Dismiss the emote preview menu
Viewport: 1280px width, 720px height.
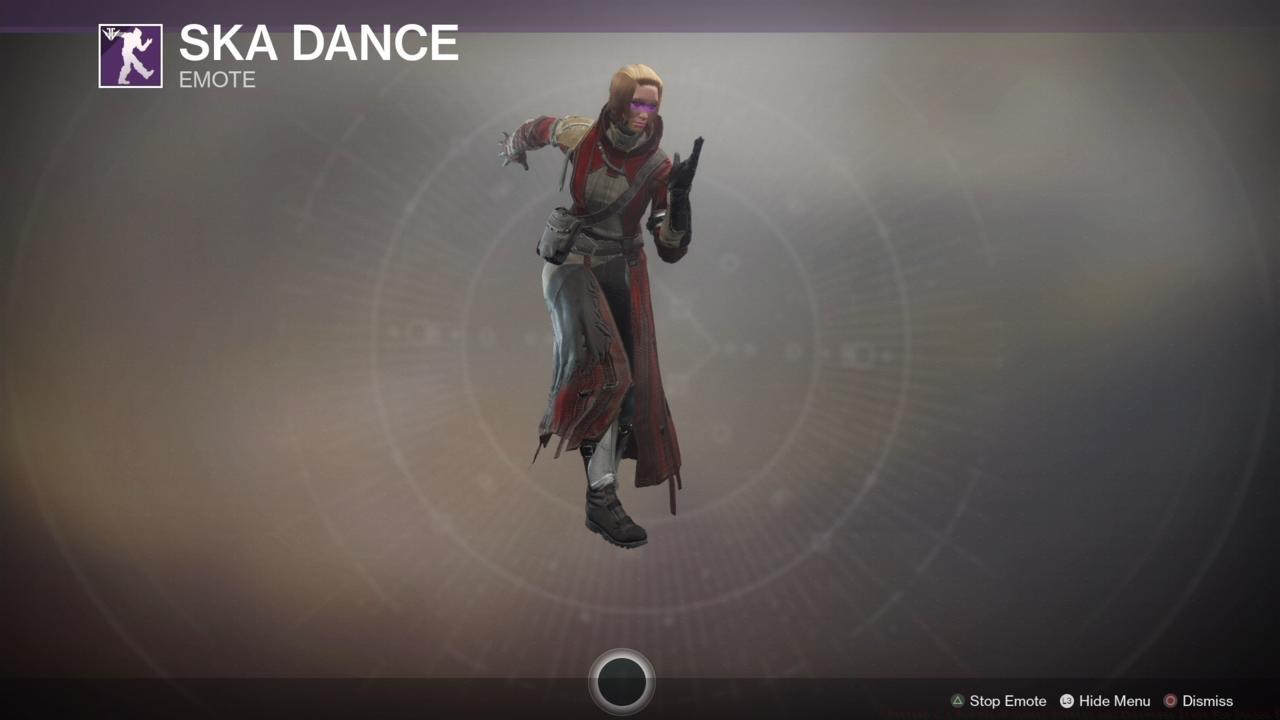1207,700
